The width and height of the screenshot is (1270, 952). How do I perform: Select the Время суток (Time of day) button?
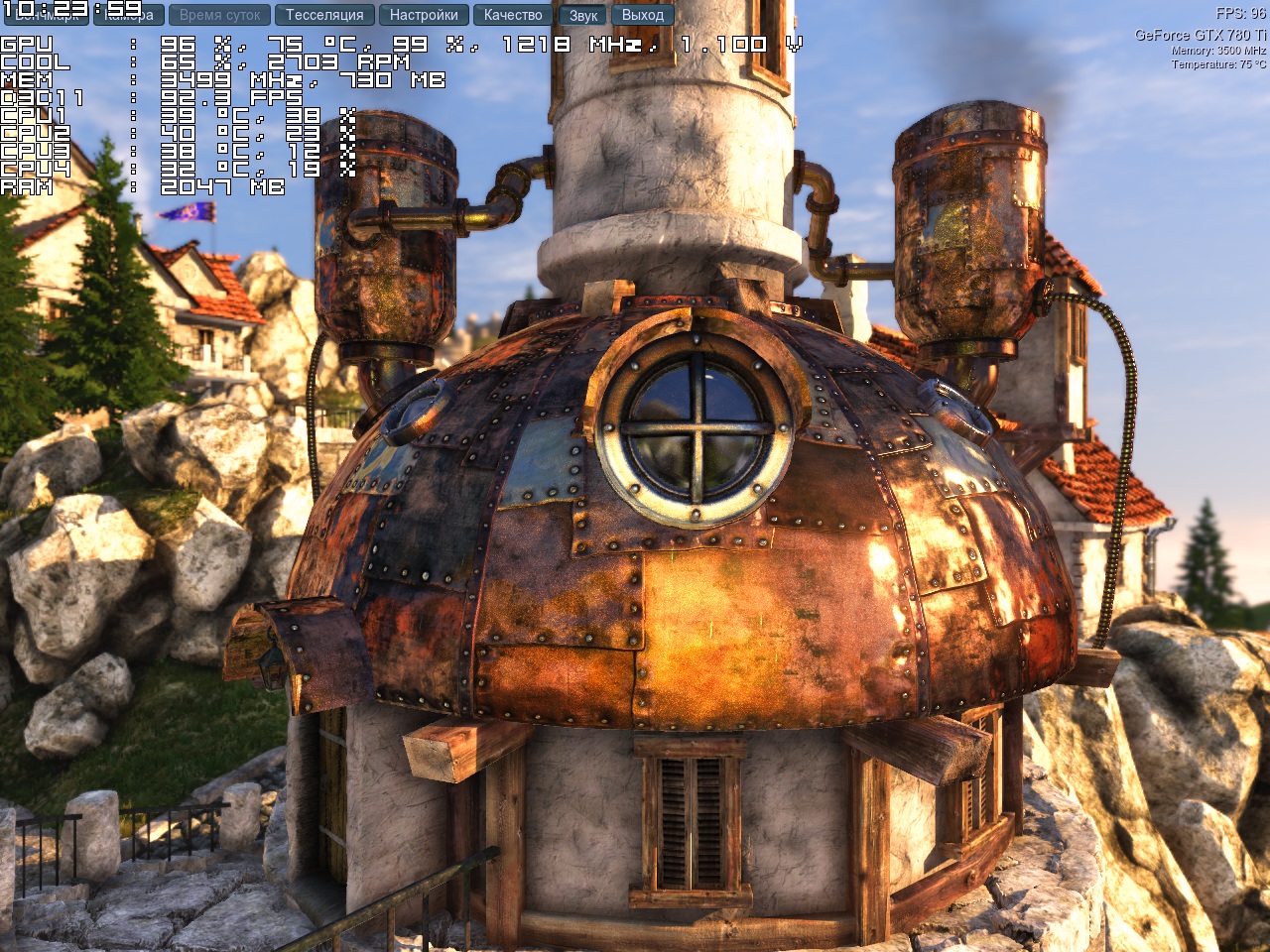[219, 15]
